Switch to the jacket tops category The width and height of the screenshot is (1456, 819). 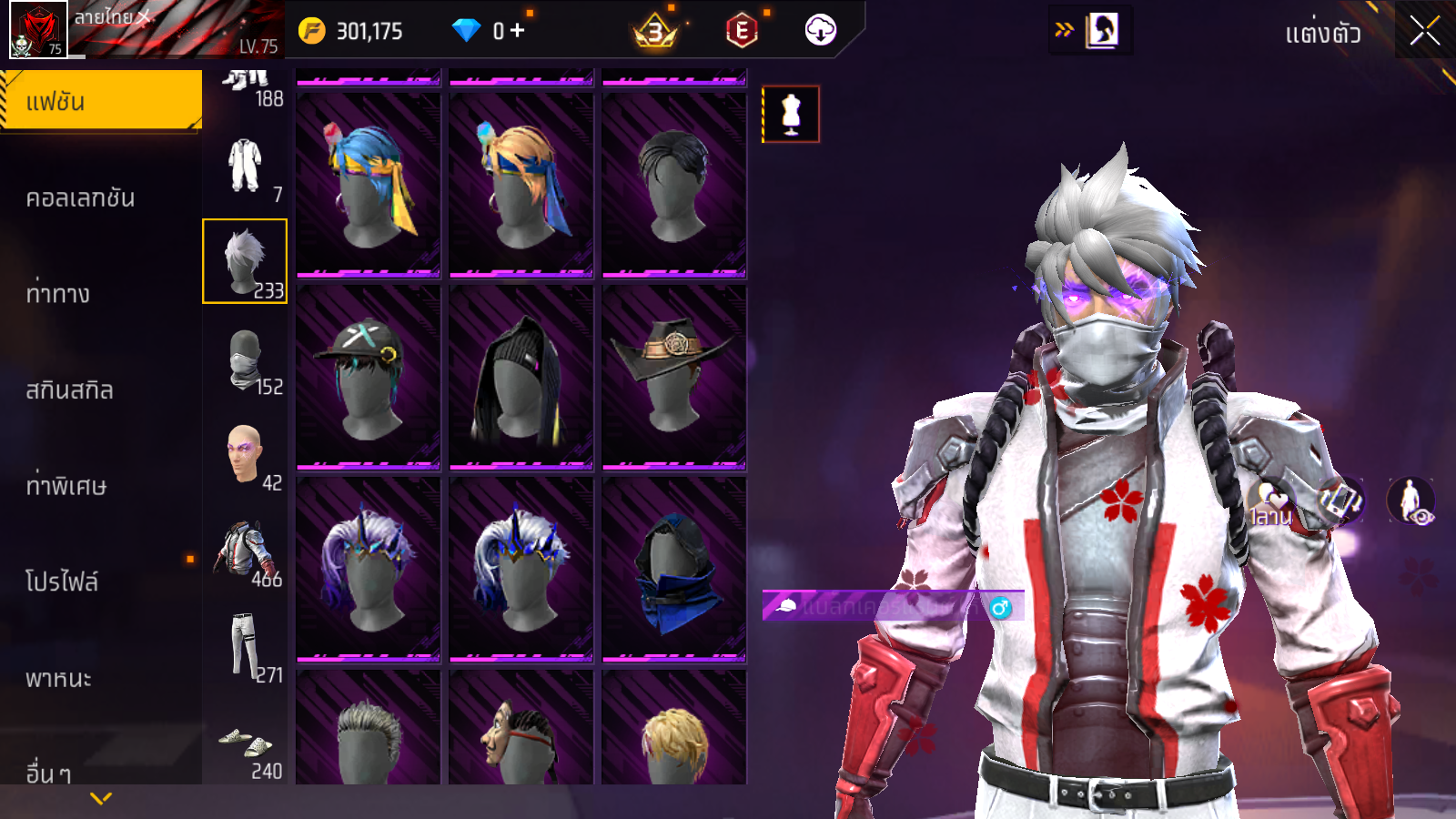245,551
